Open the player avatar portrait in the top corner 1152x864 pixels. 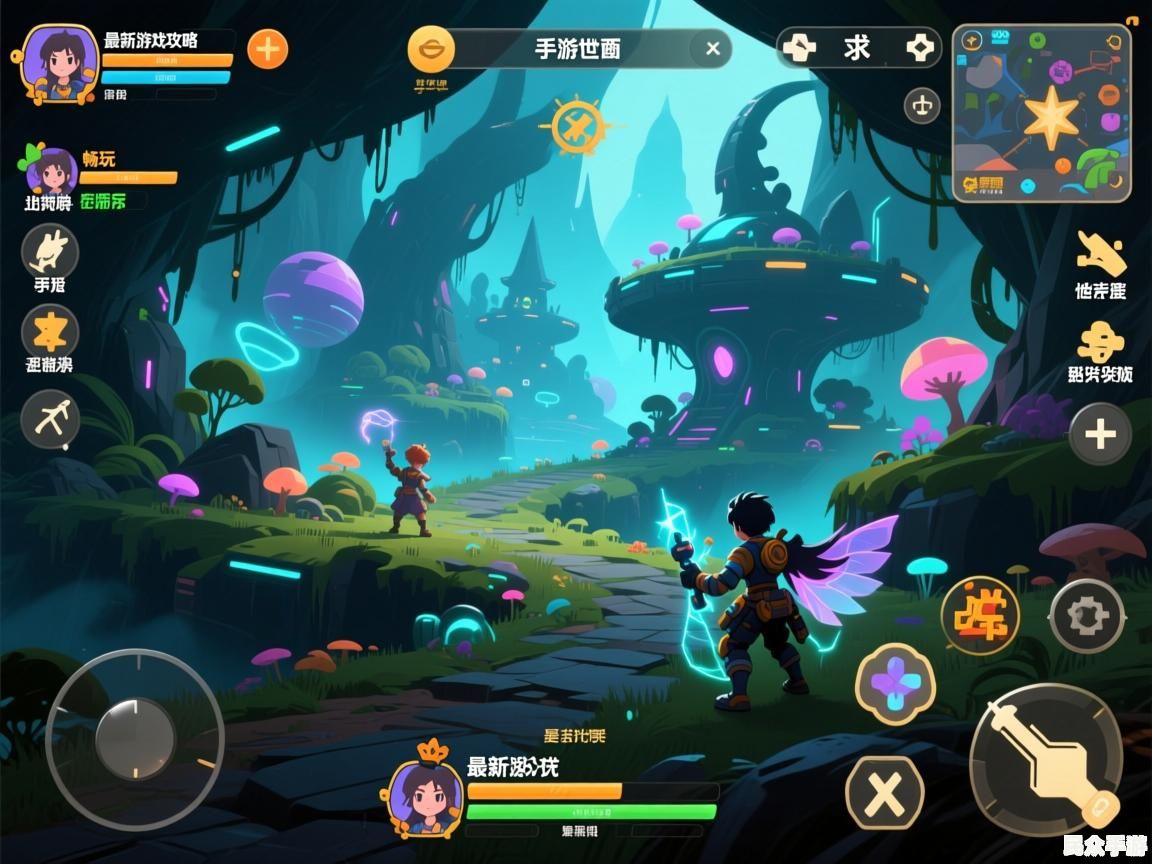60,62
